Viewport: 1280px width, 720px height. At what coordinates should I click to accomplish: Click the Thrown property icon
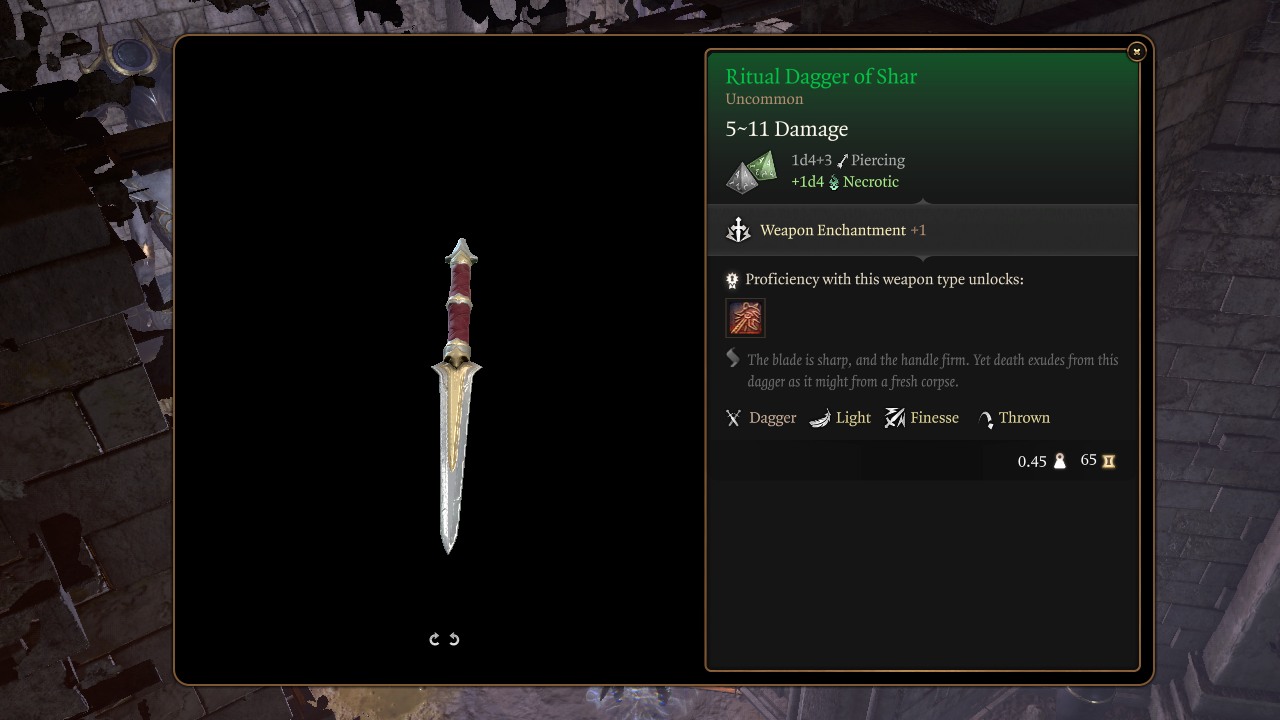point(985,418)
